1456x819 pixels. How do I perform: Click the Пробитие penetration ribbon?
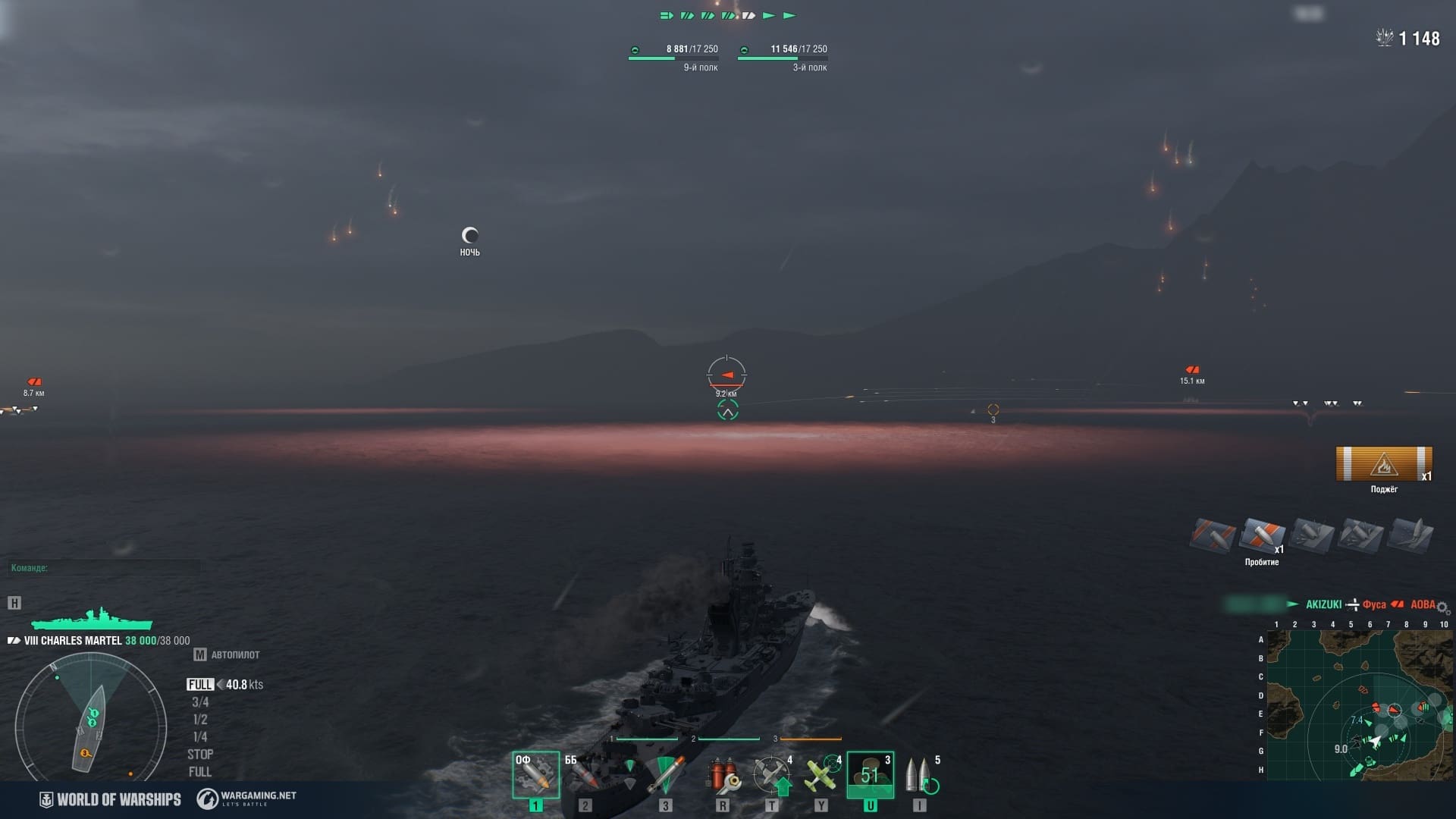pos(1262,535)
